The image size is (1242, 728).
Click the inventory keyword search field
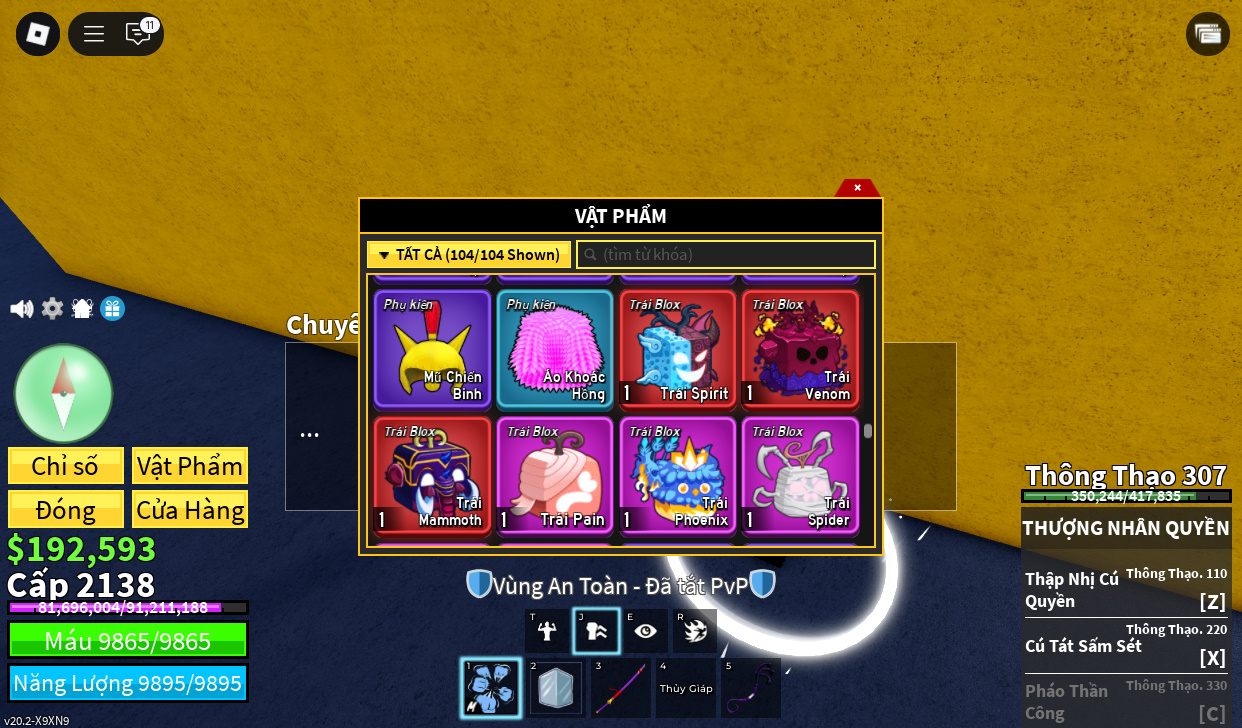[x=726, y=255]
